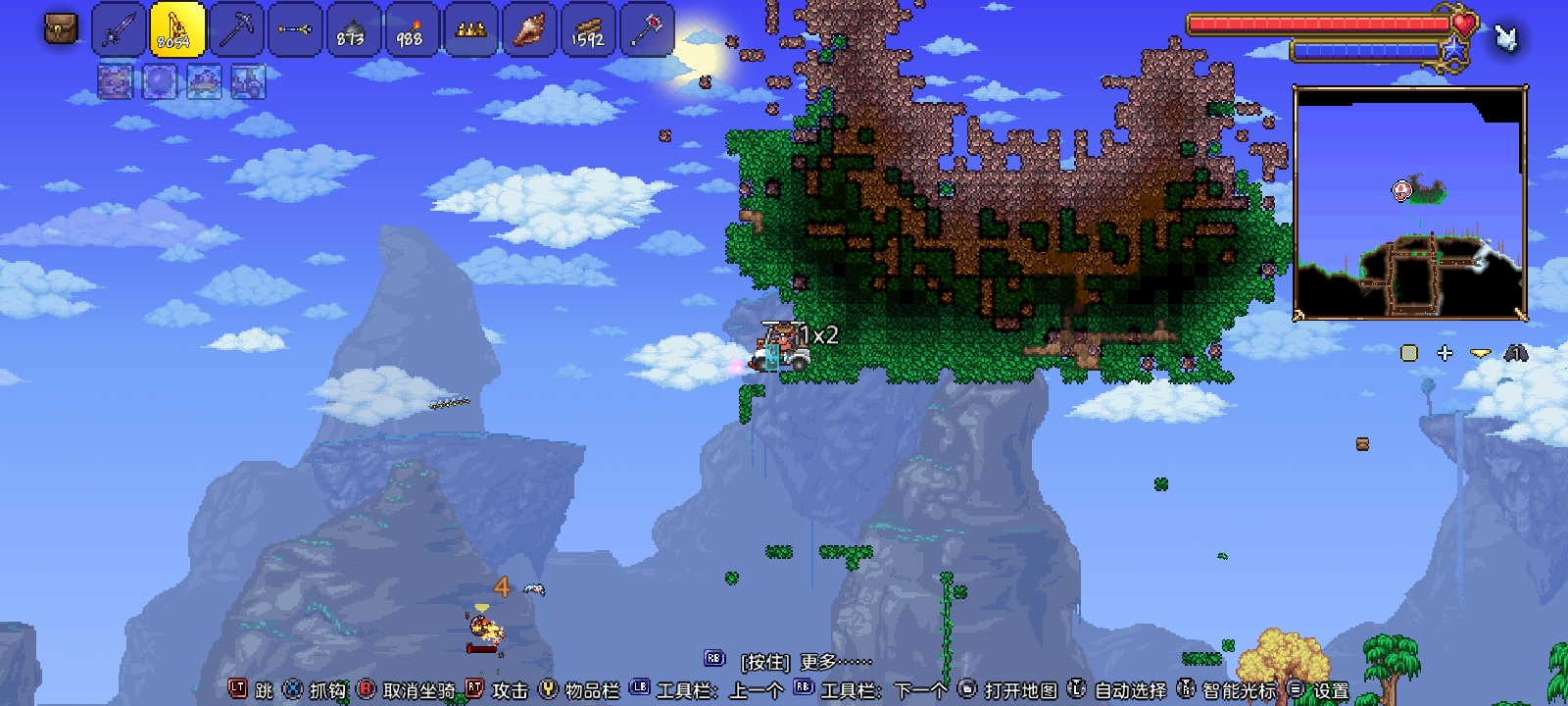Click the square minimap mode button
This screenshot has width=1568, height=706.
tap(1409, 353)
